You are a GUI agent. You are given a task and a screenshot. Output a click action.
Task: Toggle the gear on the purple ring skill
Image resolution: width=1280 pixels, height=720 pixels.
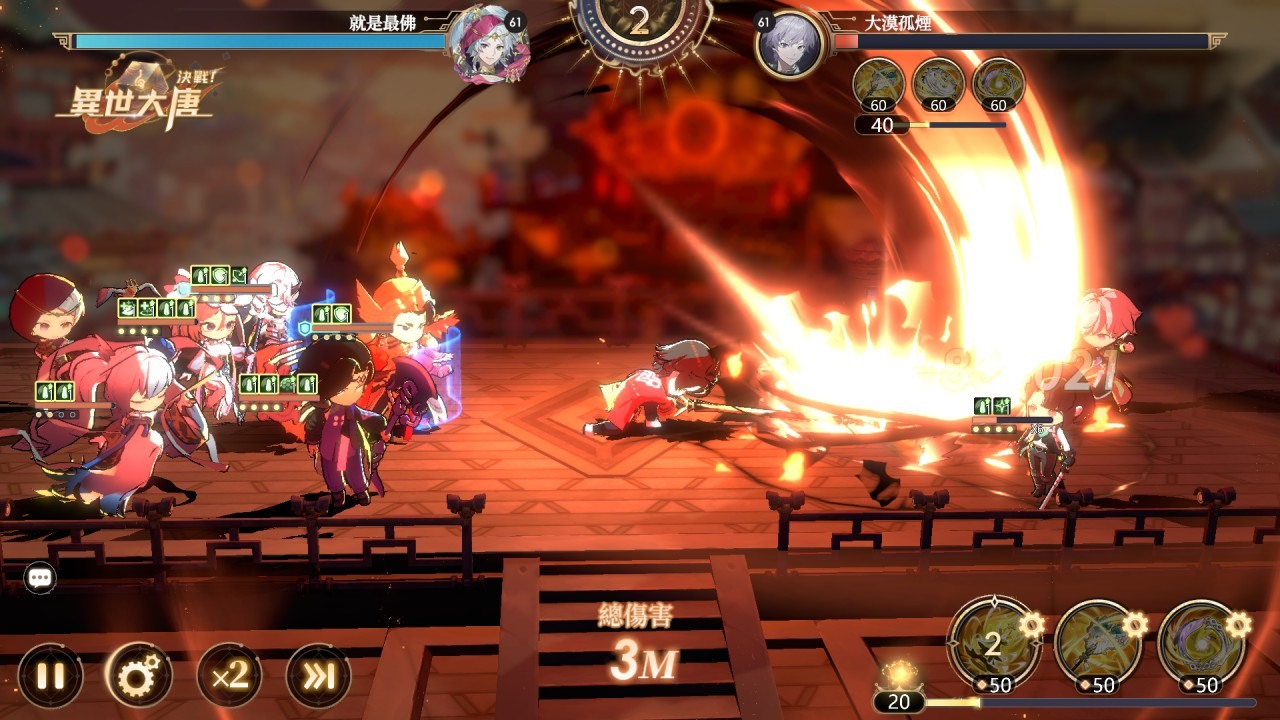pyautogui.click(x=1238, y=625)
